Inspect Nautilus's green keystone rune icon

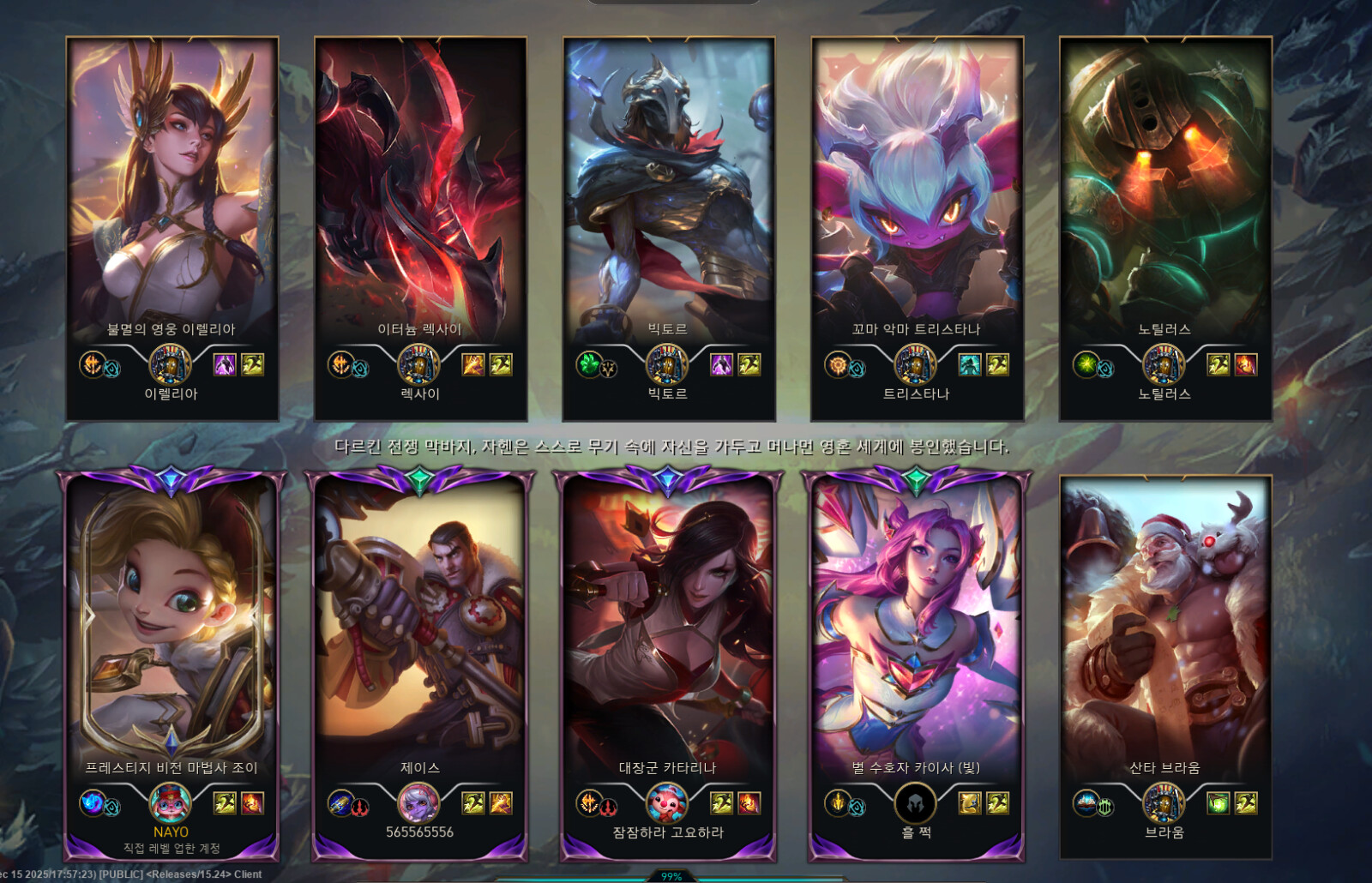point(1086,364)
